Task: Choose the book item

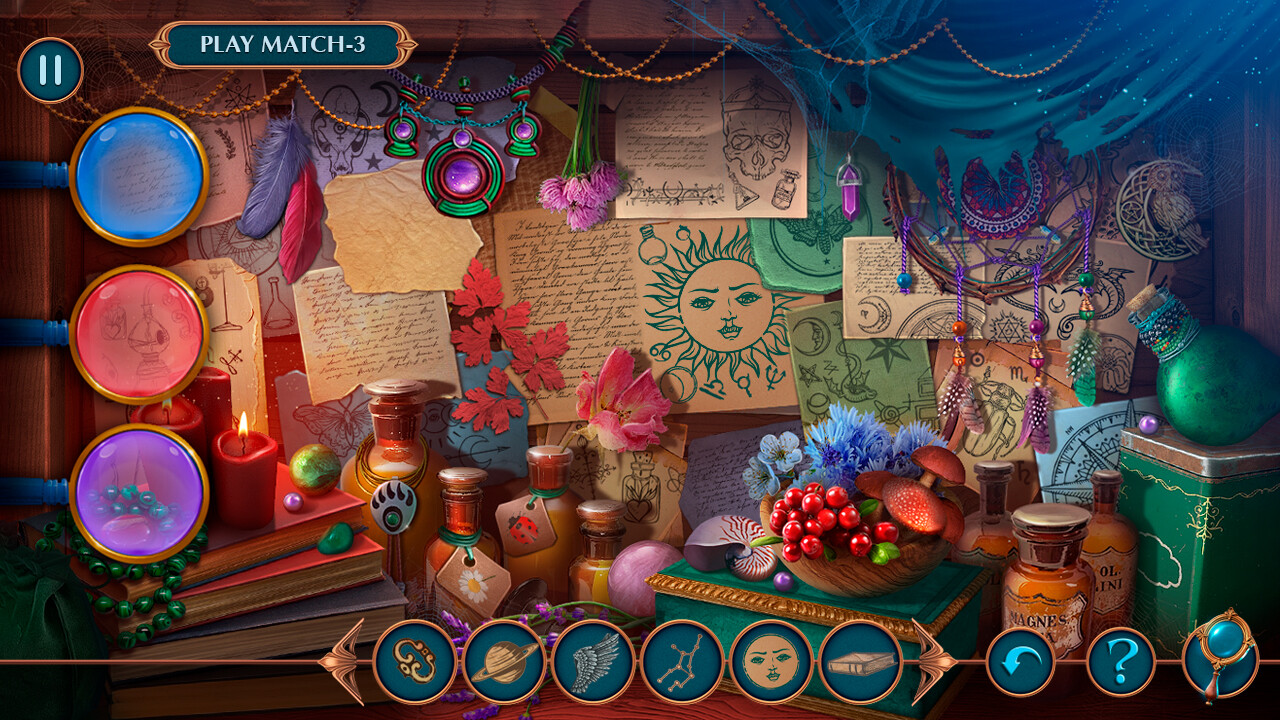Action: coord(860,662)
